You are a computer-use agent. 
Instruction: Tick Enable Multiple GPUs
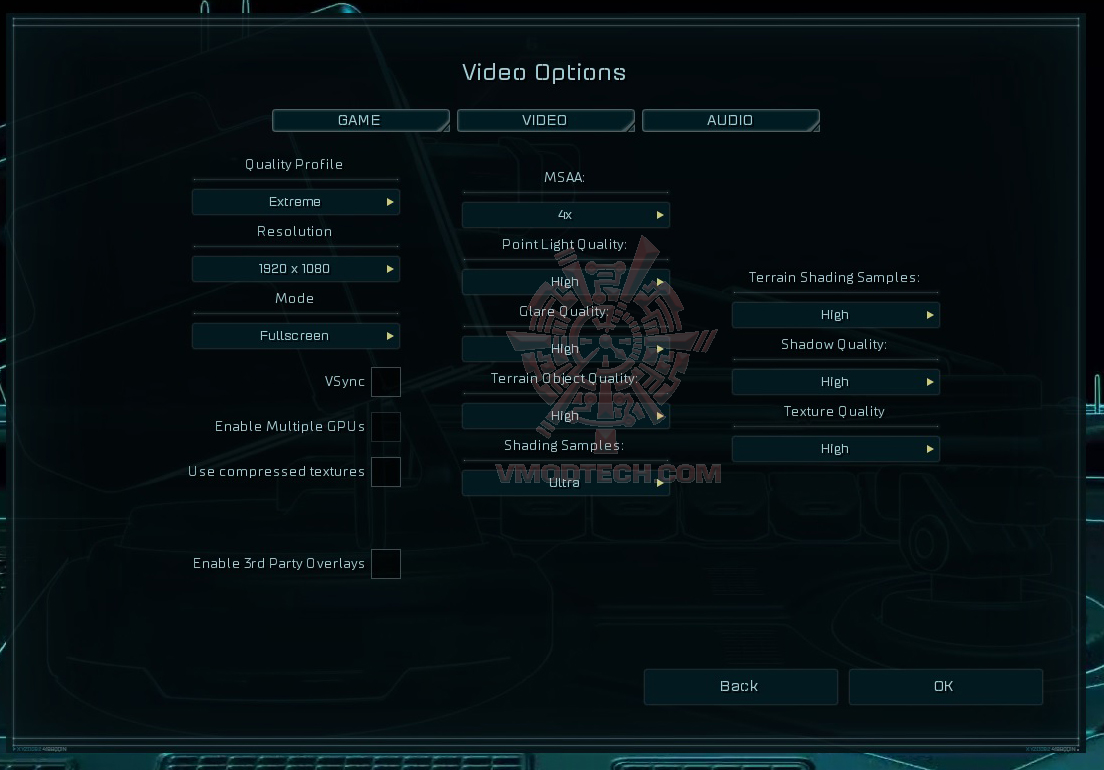(386, 427)
